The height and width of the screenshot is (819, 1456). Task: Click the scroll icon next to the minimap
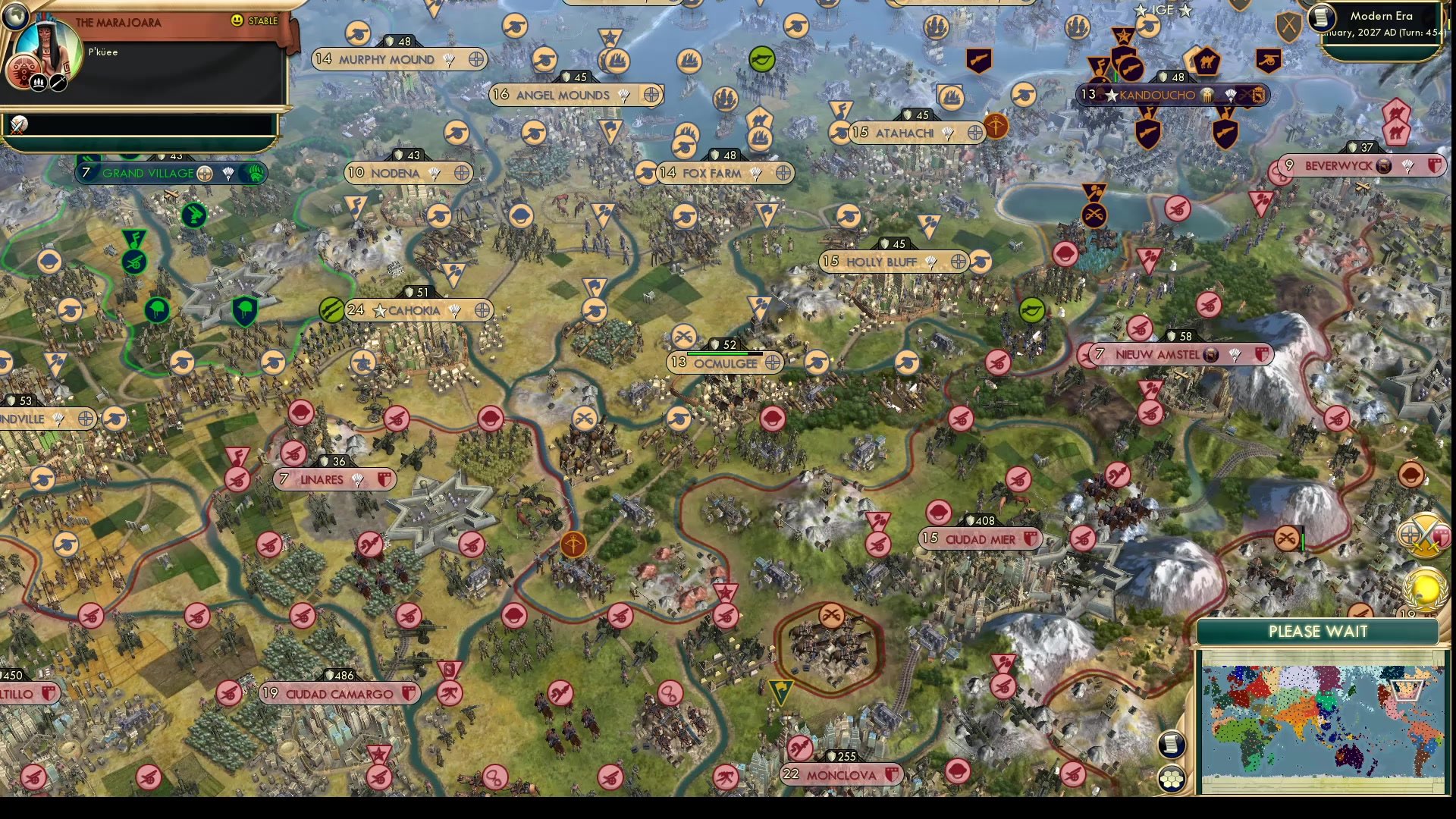click(1172, 745)
